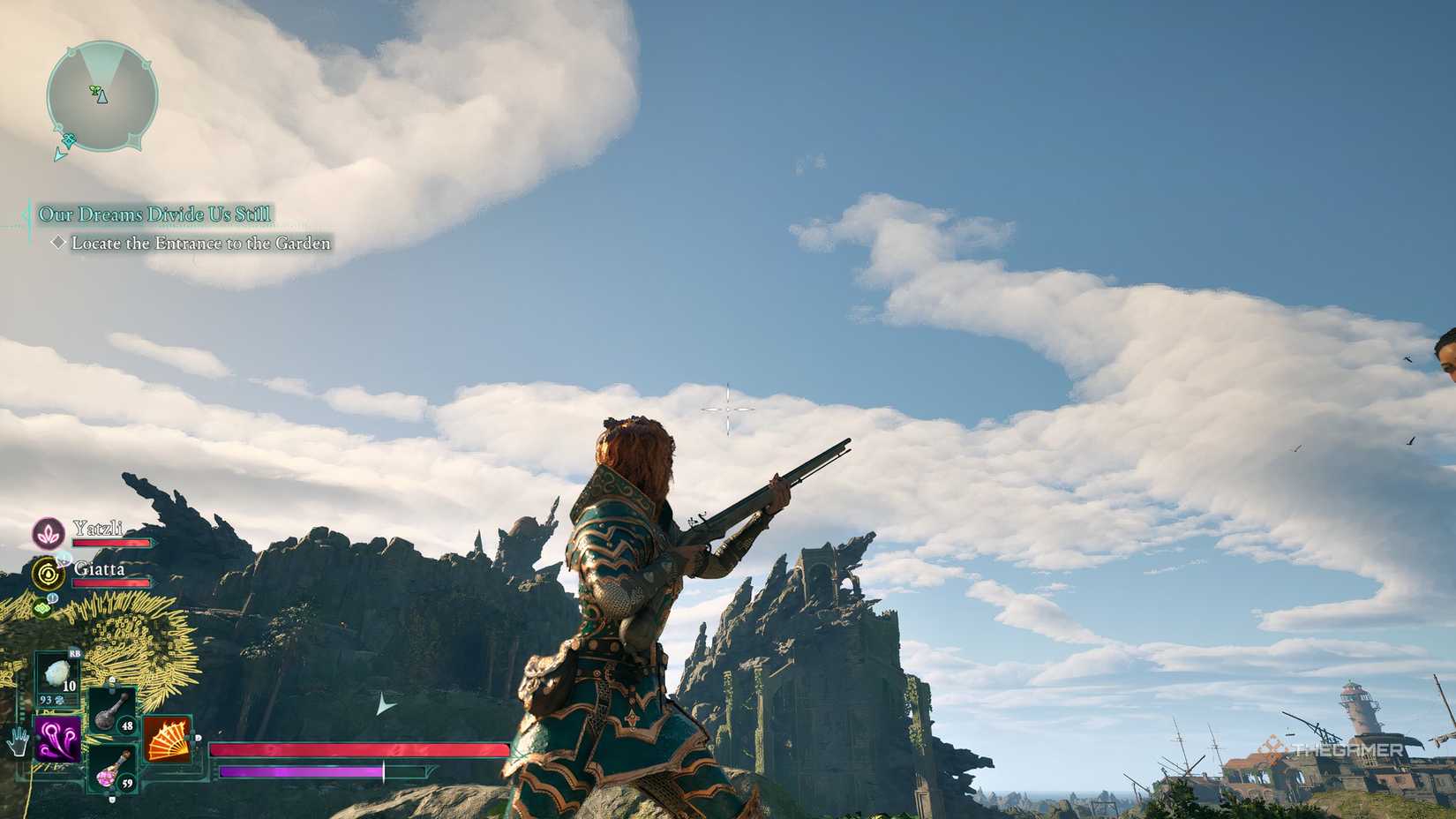Click the currency counter showing 93
This screenshot has height=819, width=1456.
44,700
